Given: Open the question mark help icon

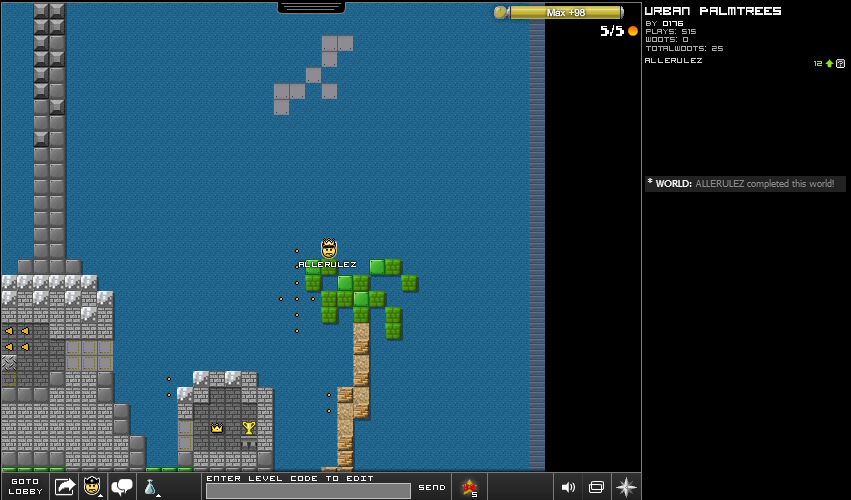Looking at the screenshot, I should (x=841, y=63).
